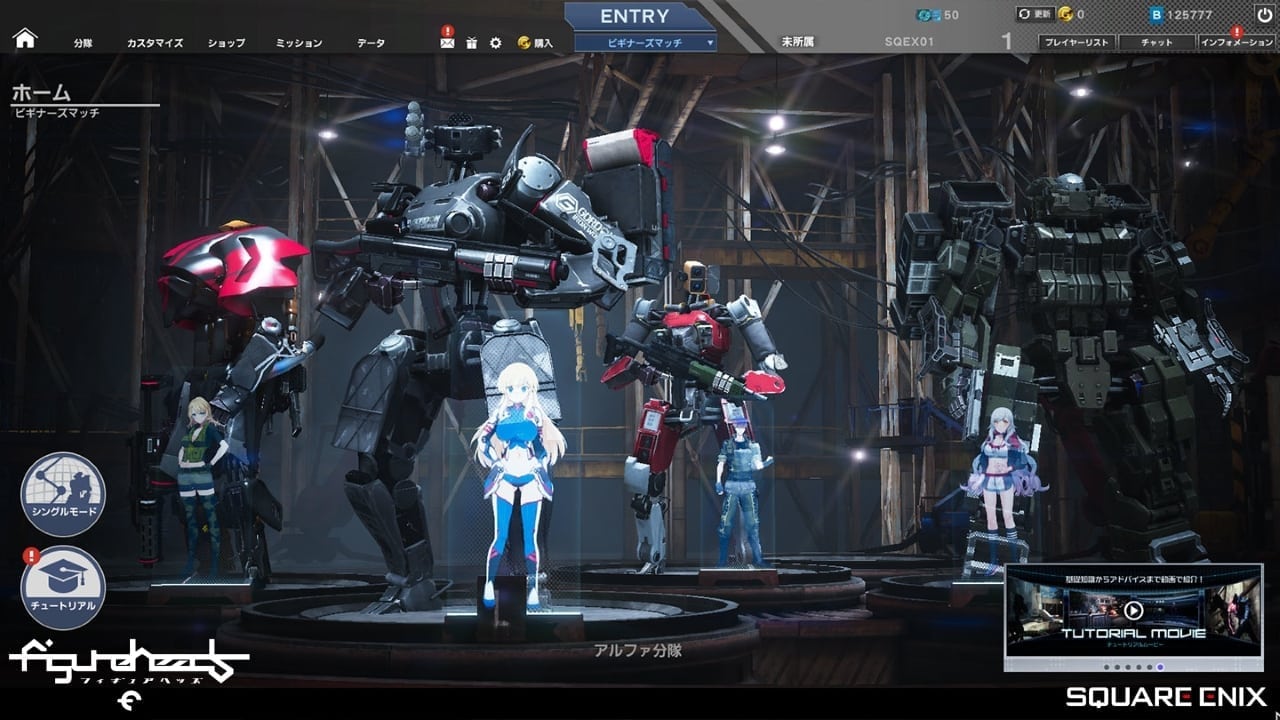Image resolution: width=1280 pixels, height=720 pixels.
Task: Open the チャット chat panel
Action: tap(1156, 43)
